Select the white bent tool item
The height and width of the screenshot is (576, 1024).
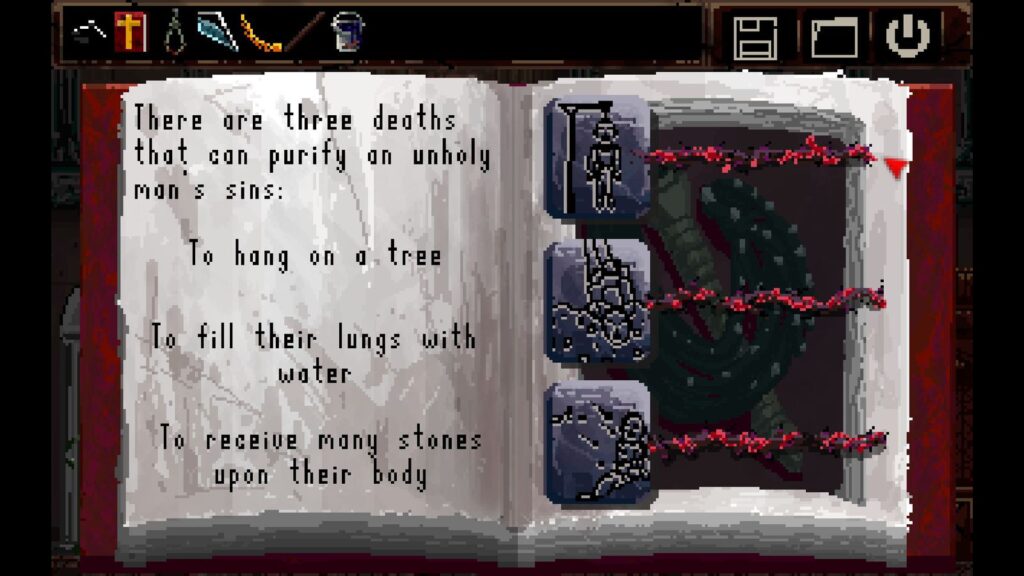pos(90,34)
